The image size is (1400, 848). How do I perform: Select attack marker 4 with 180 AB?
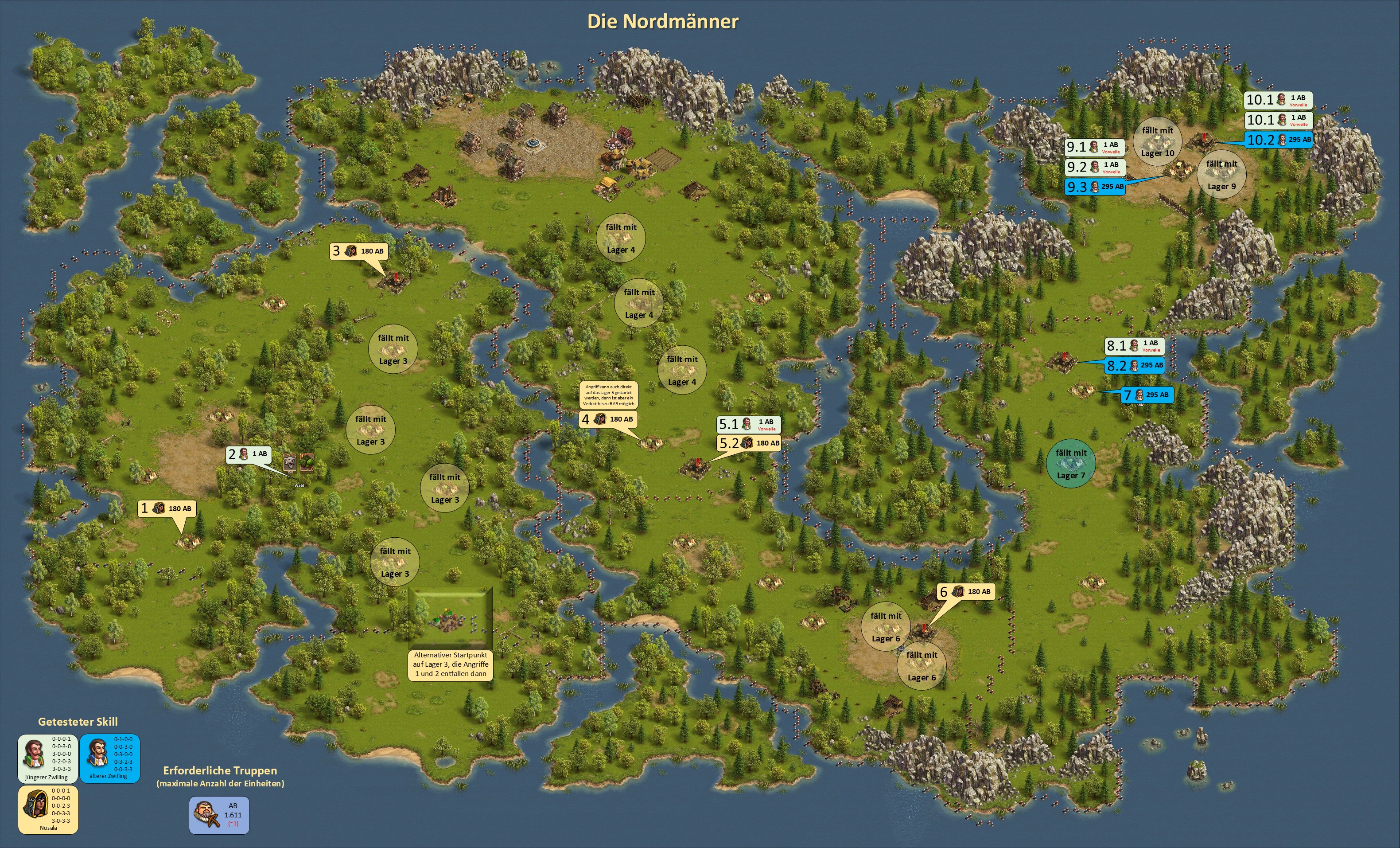click(x=607, y=419)
